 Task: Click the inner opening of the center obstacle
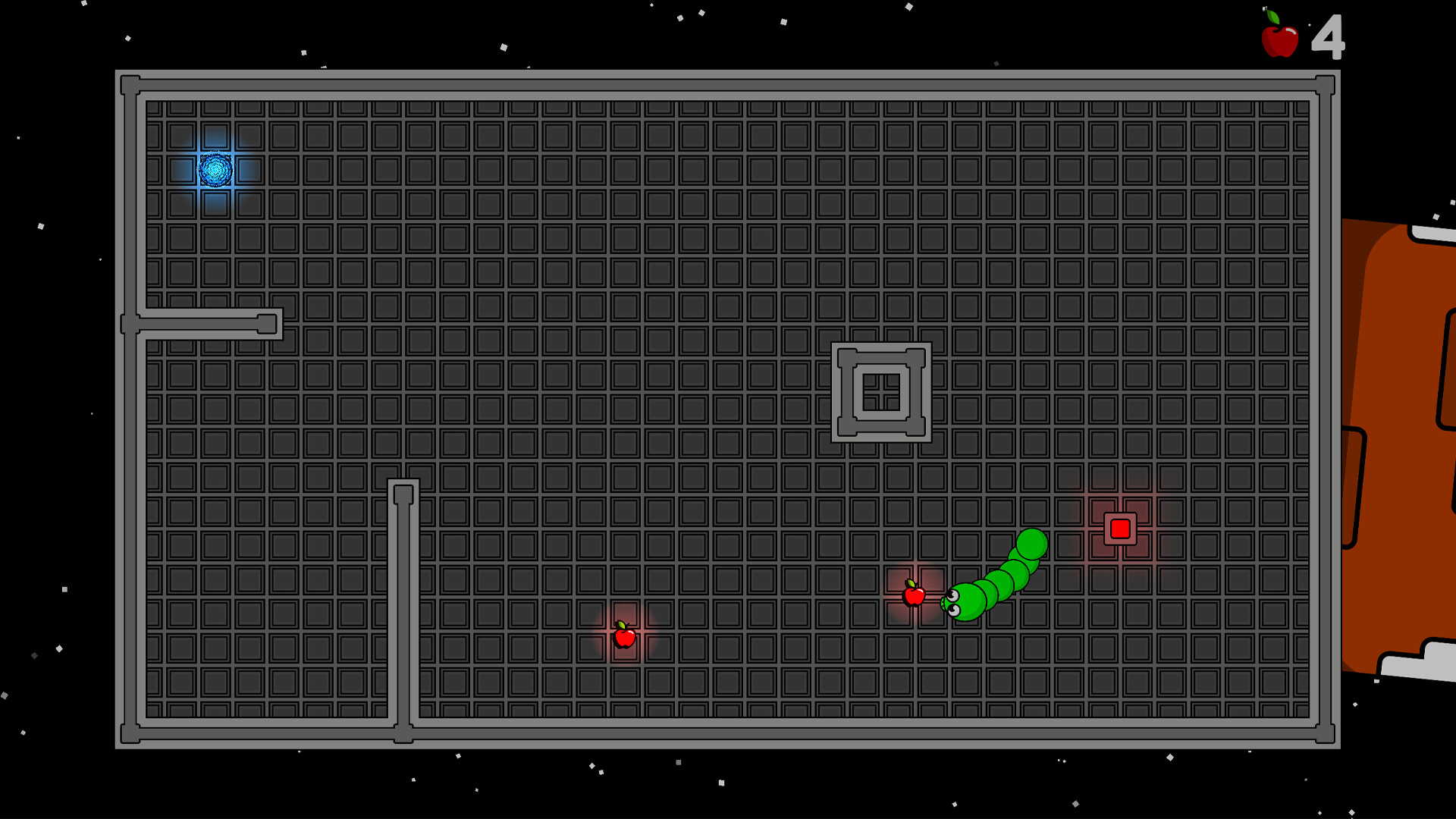click(881, 393)
